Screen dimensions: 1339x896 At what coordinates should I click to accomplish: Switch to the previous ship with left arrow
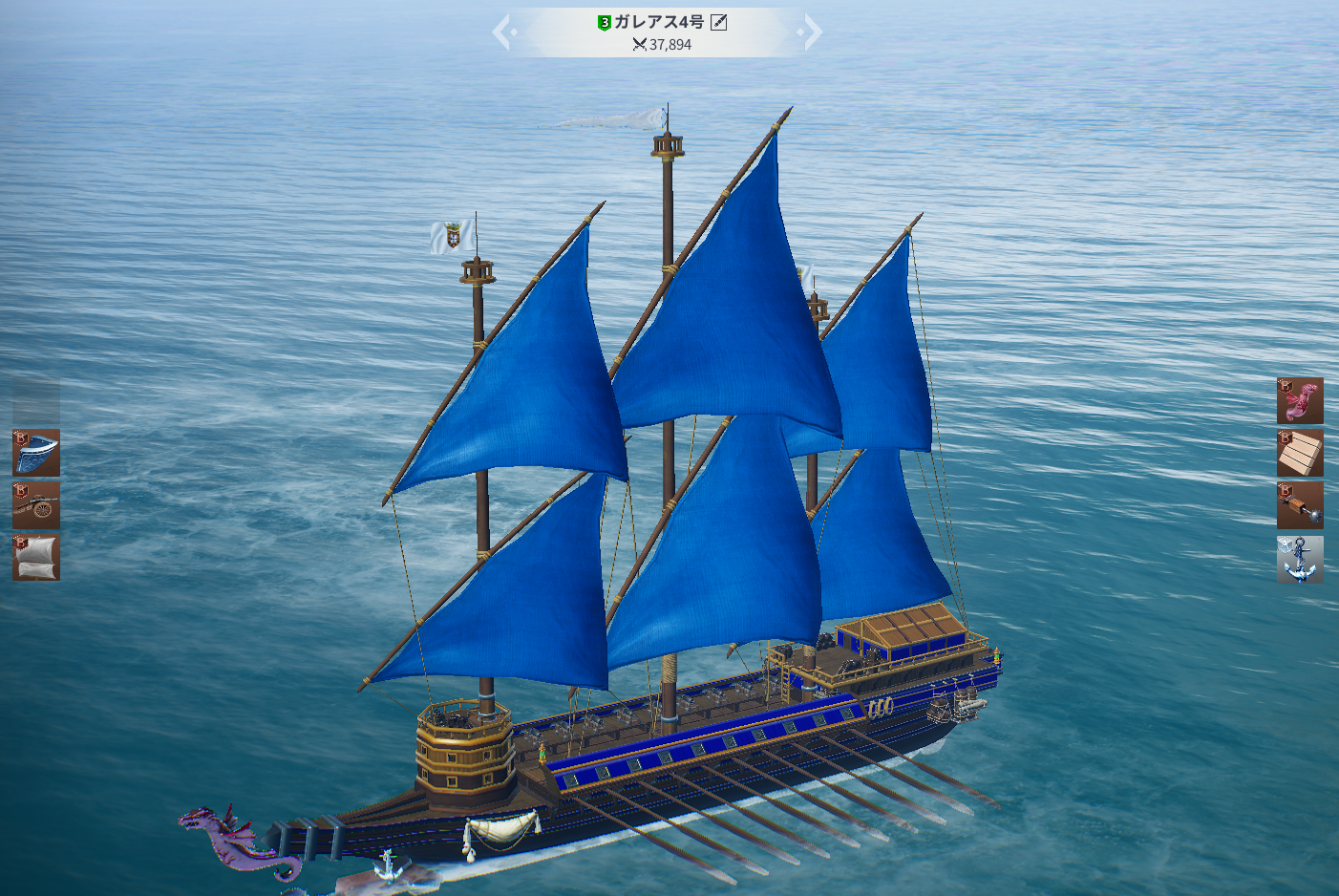click(503, 32)
